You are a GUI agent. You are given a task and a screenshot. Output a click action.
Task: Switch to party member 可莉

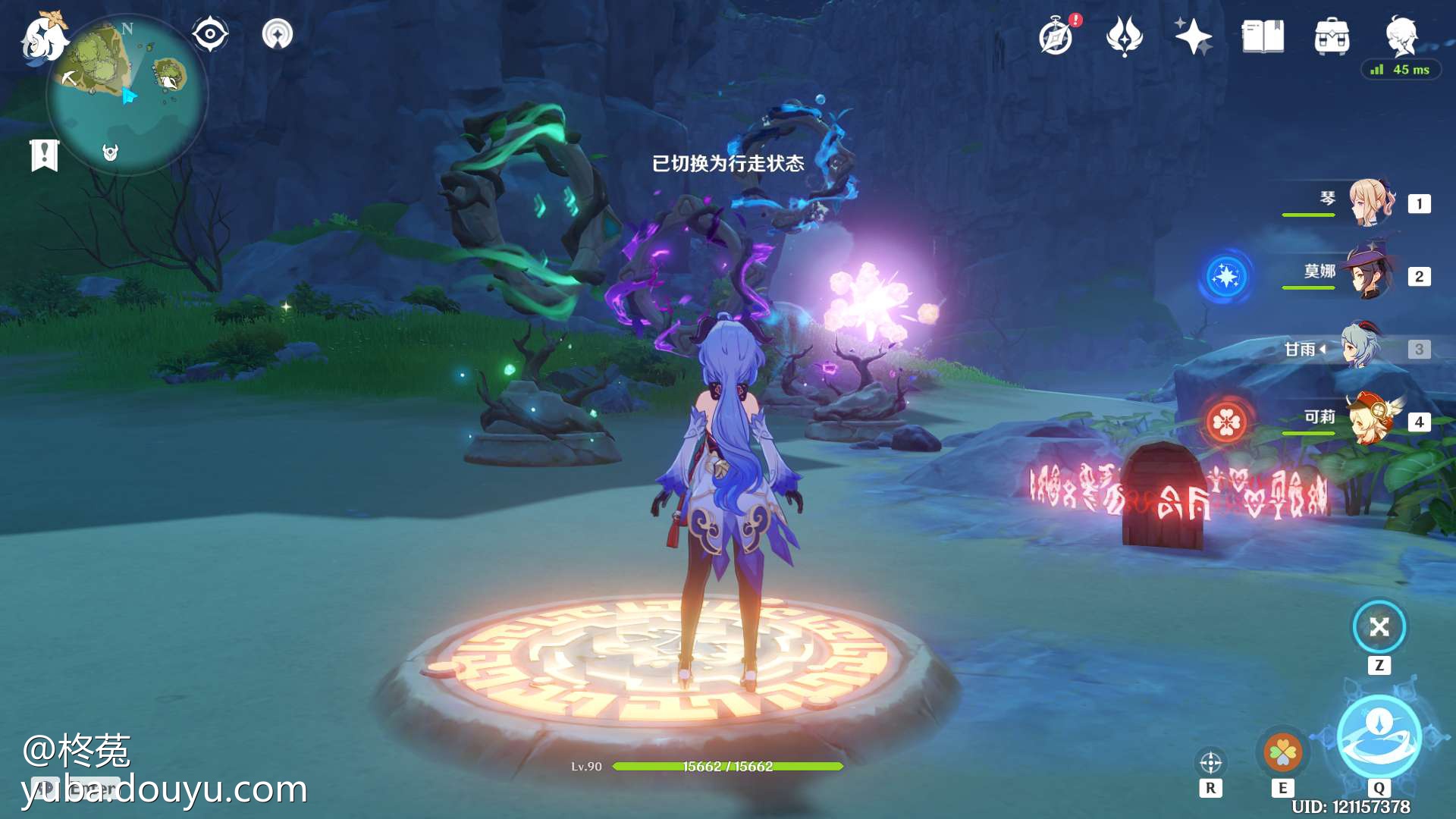pyautogui.click(x=1370, y=419)
